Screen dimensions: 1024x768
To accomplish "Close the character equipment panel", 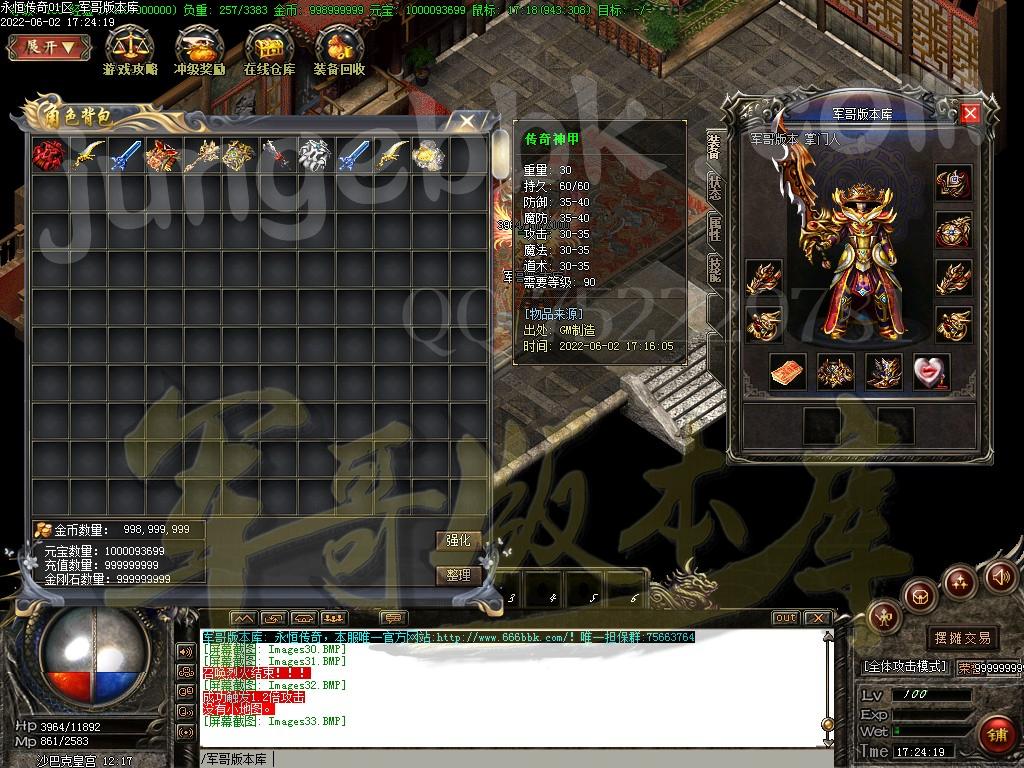I will point(969,113).
